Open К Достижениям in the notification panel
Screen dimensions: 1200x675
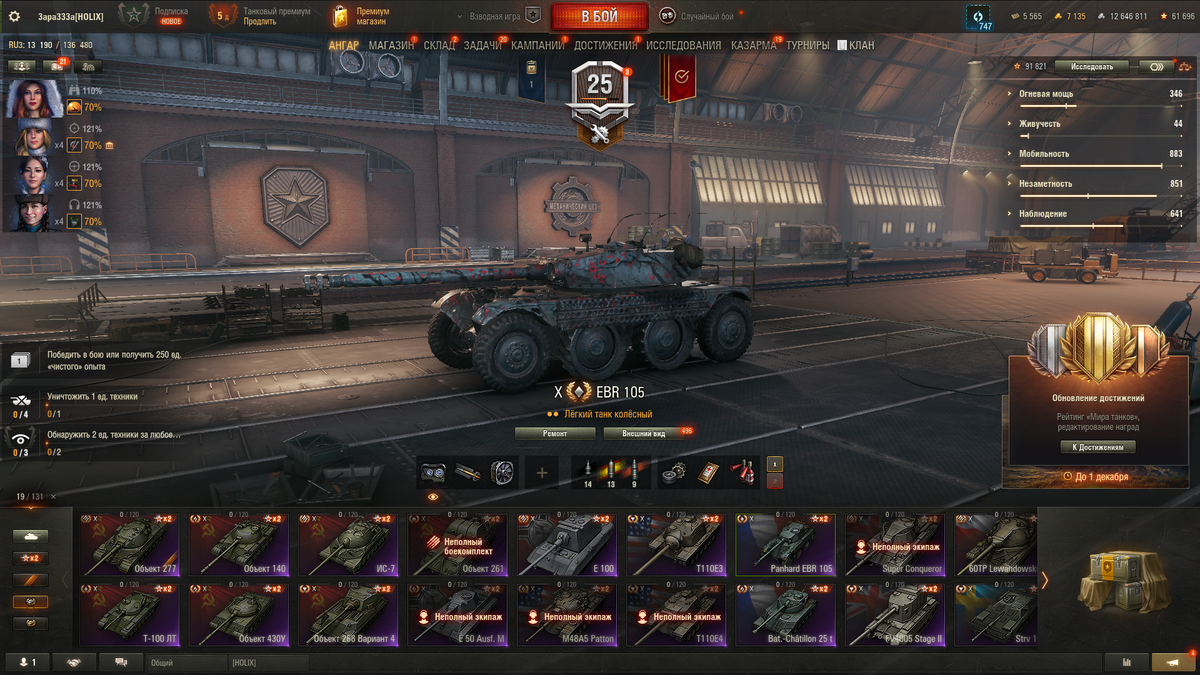point(1097,447)
